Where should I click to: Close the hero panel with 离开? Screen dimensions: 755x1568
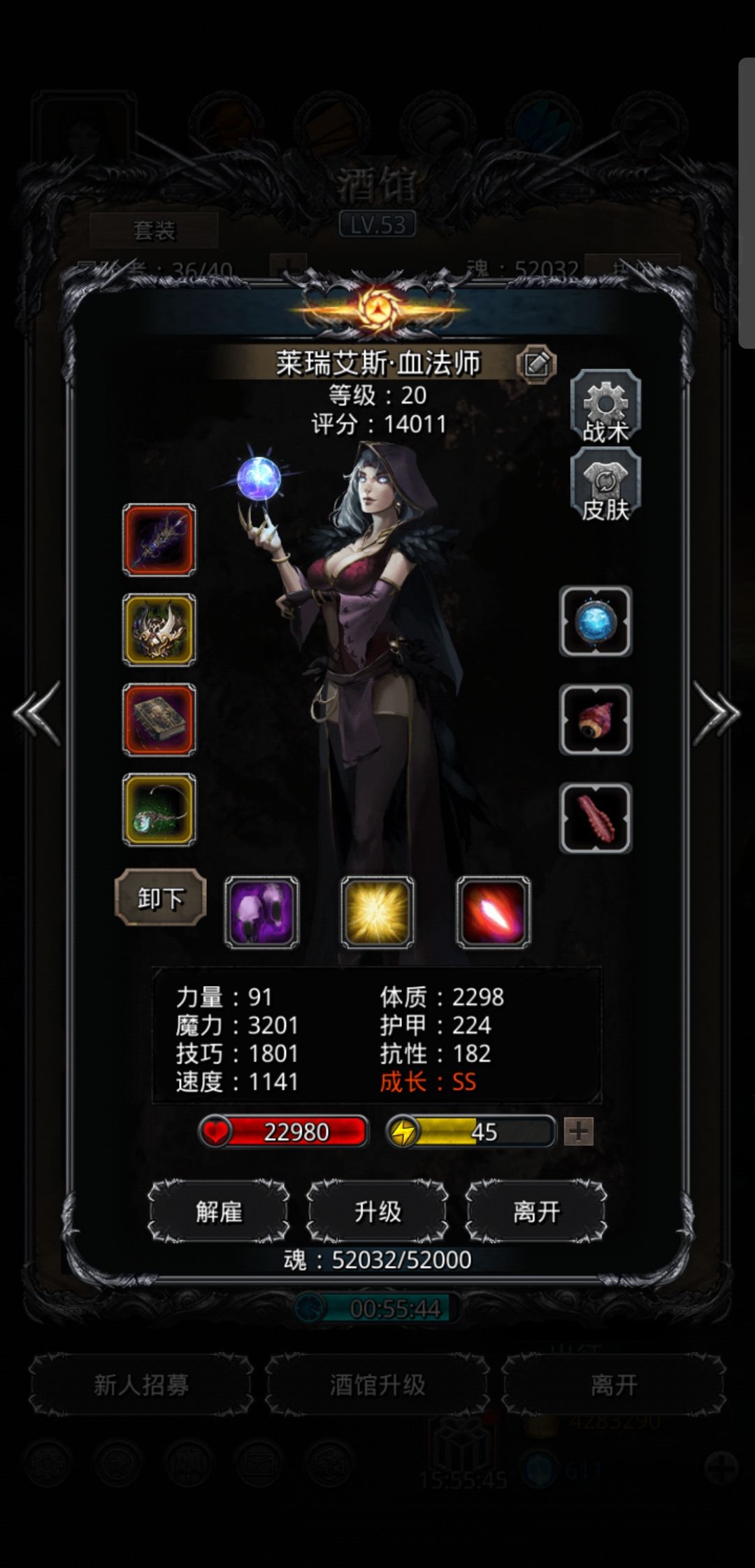coord(536,1212)
